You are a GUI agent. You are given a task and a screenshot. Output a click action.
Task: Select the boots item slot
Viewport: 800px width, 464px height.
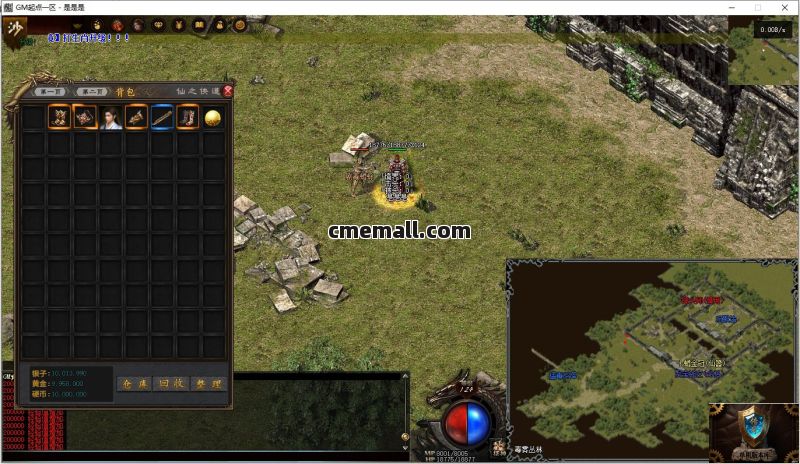(x=187, y=117)
